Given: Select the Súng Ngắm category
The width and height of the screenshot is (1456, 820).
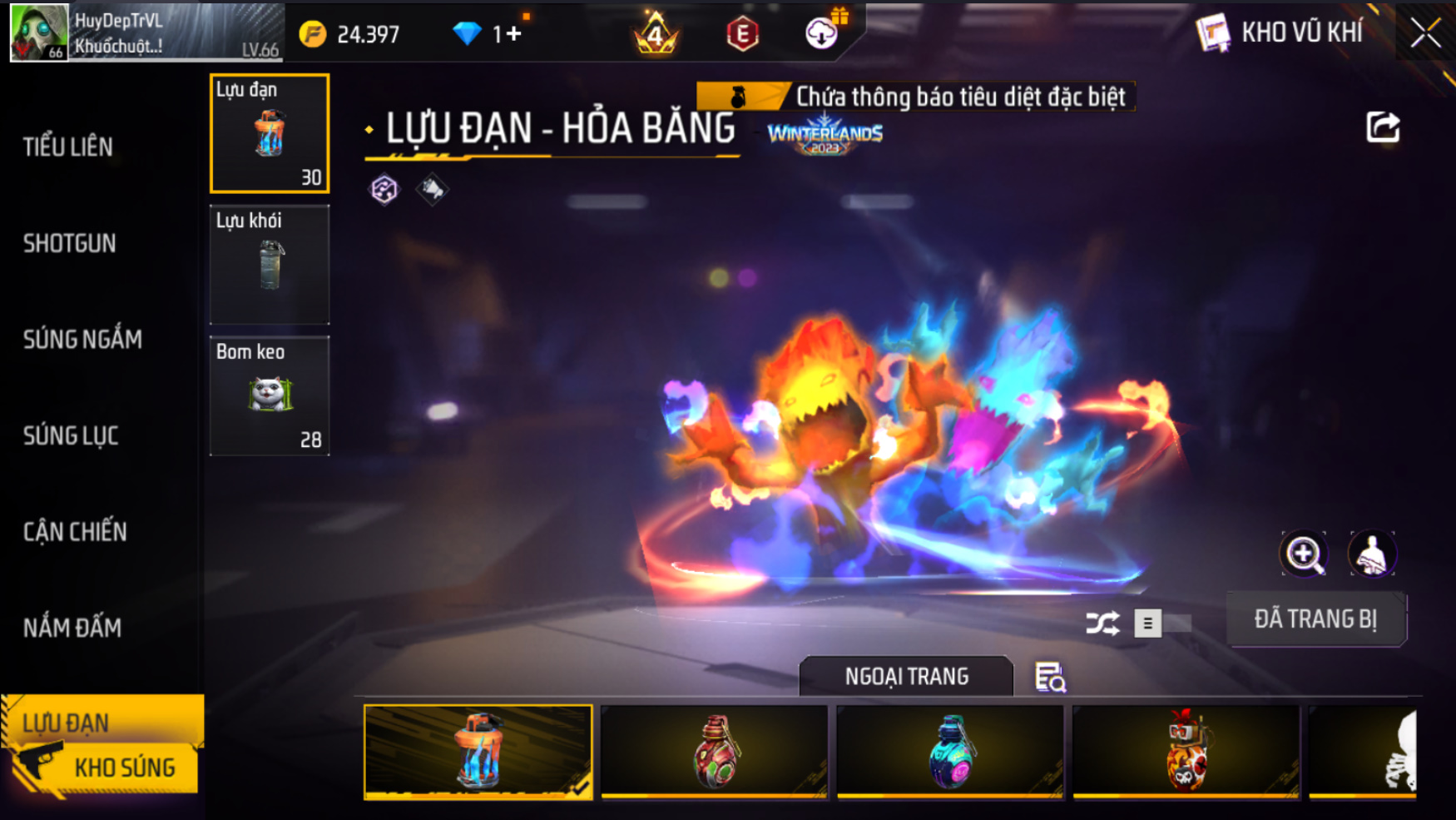Looking at the screenshot, I should tap(82, 340).
